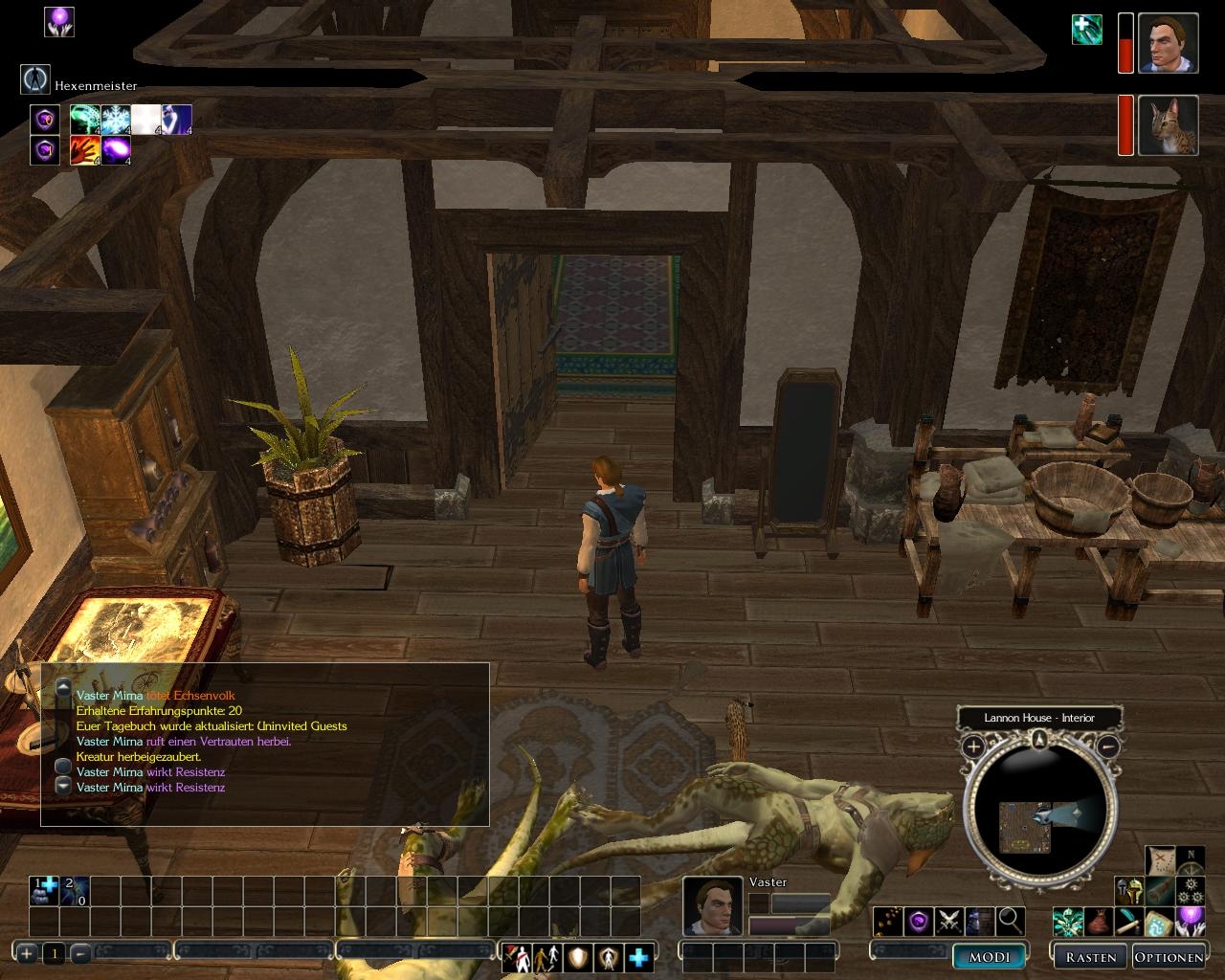This screenshot has width=1225, height=980.
Task: Select the two helmets icon
Action: pyautogui.click(x=1129, y=891)
